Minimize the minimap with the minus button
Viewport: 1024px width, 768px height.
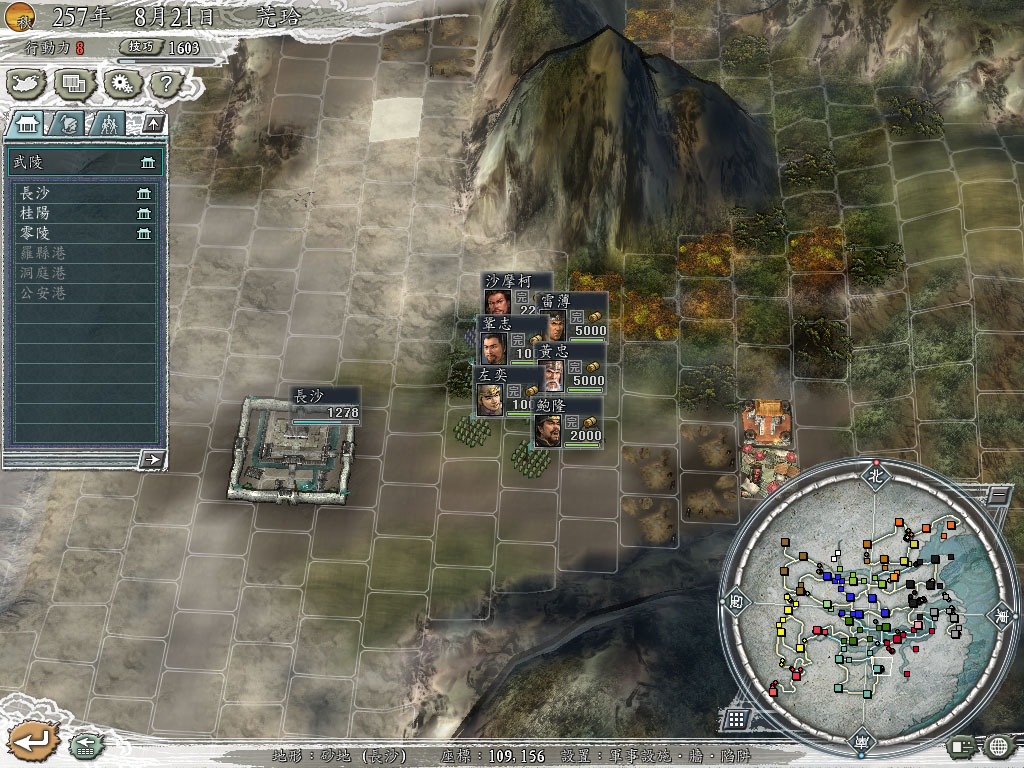point(998,494)
